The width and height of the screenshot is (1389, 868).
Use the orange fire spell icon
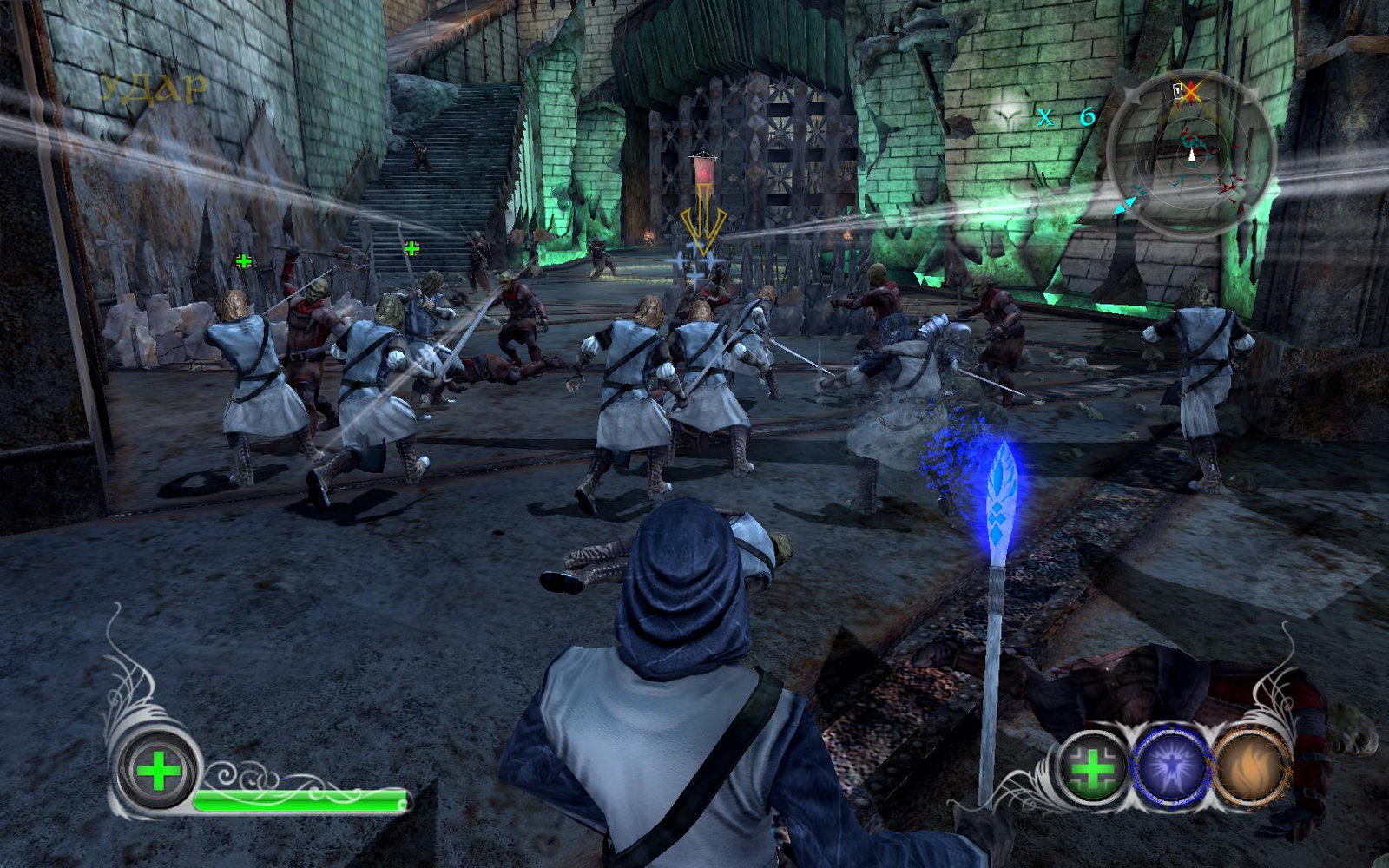click(1247, 768)
